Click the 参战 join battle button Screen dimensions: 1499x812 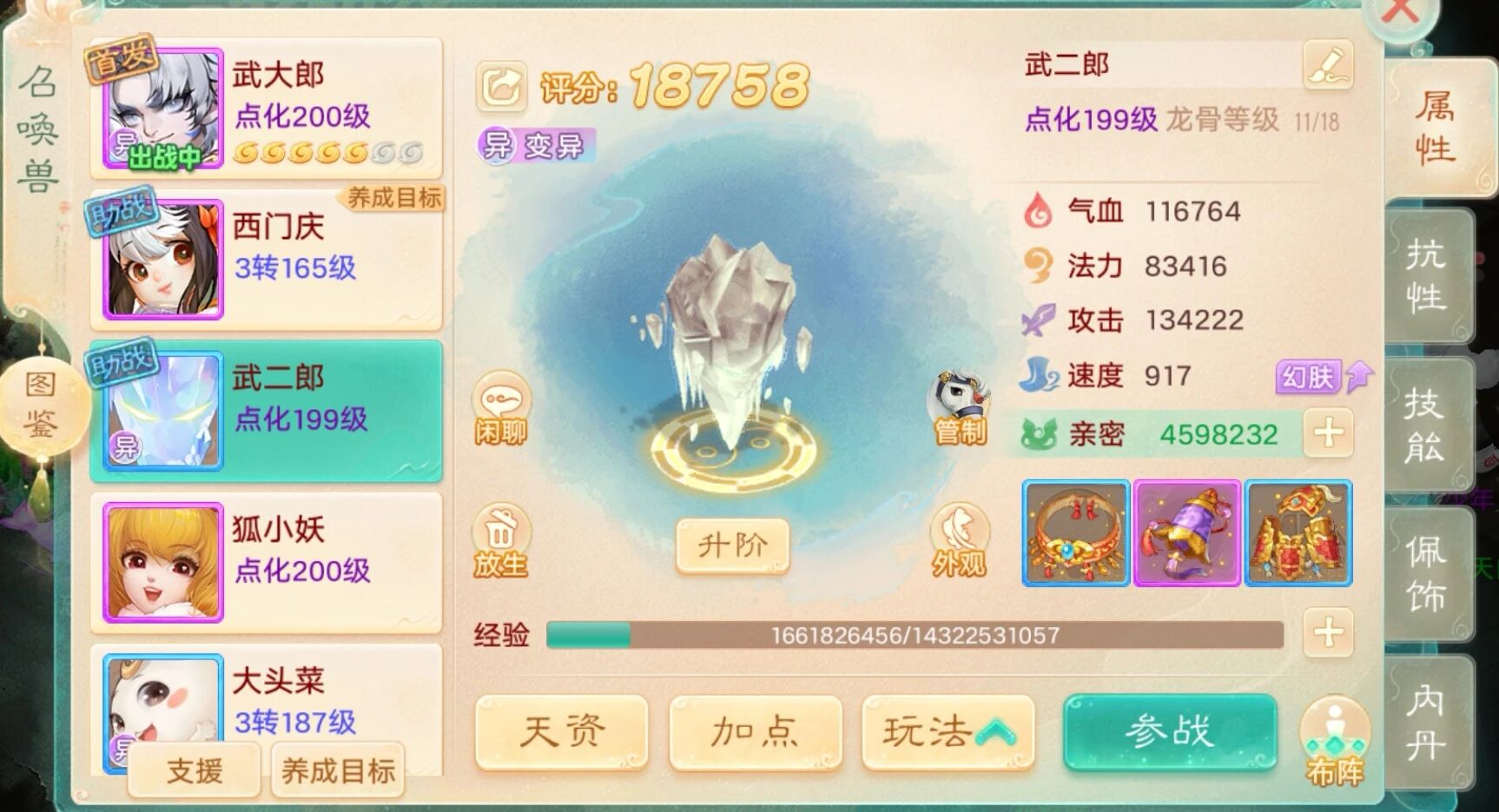pyautogui.click(x=1170, y=732)
